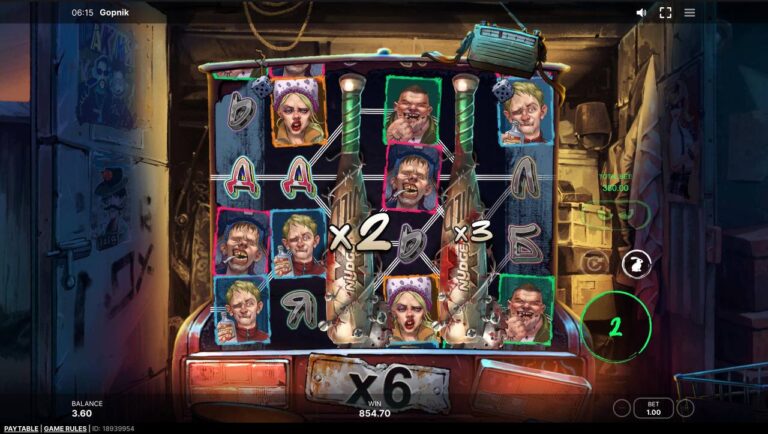
Task: Open the hamburger menu
Action: [x=690, y=13]
